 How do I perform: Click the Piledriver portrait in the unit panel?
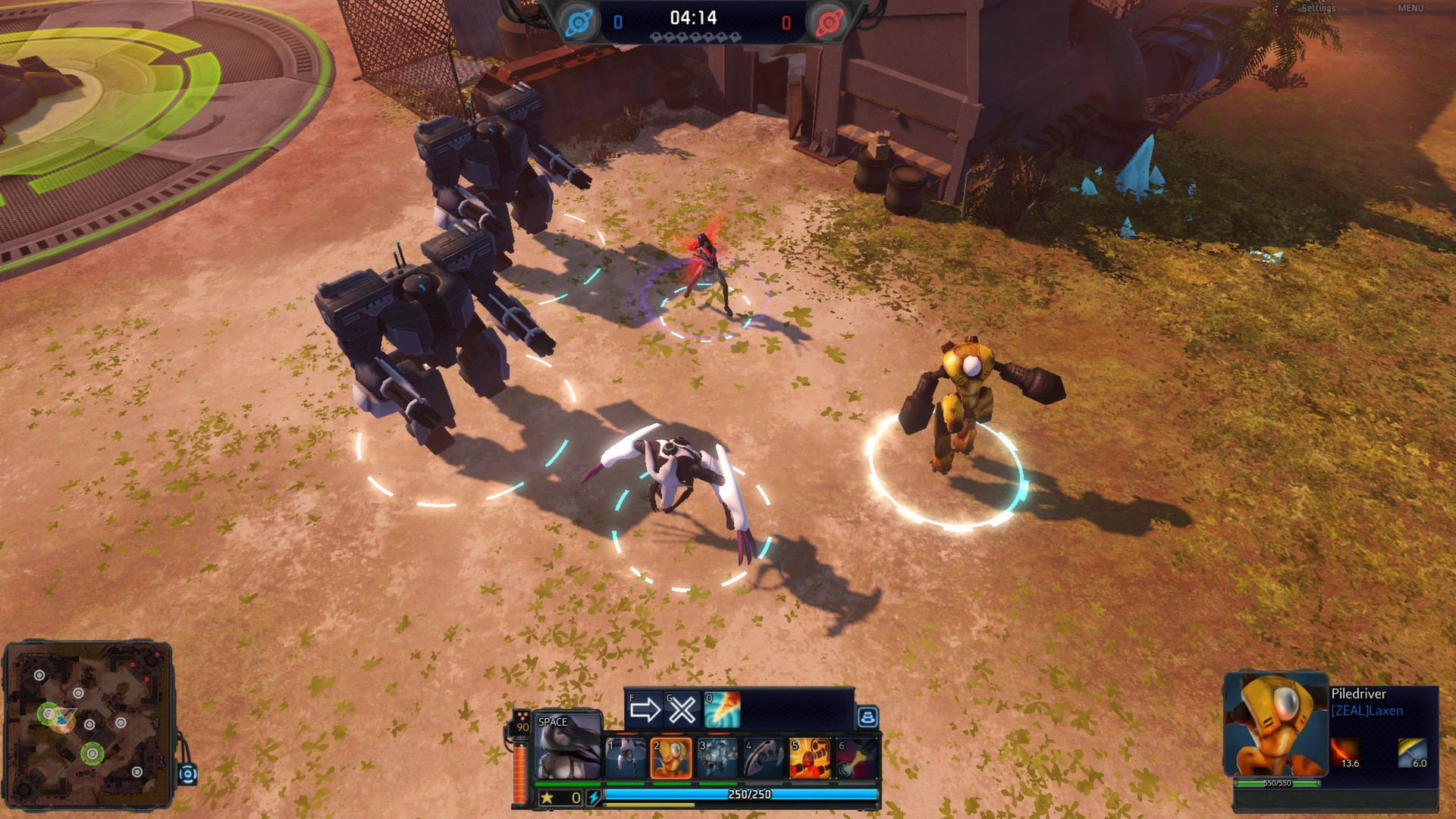(1276, 724)
